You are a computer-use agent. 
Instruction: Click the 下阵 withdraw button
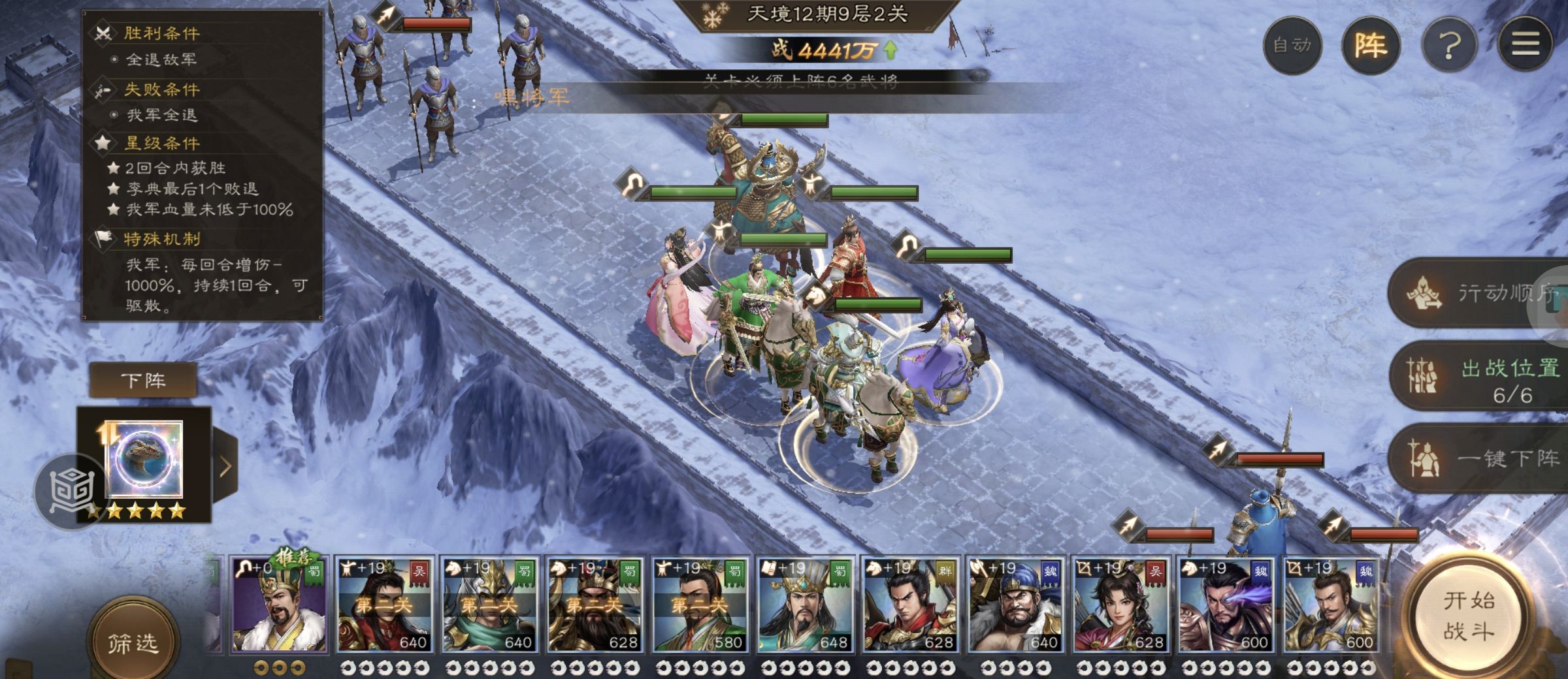click(x=143, y=380)
